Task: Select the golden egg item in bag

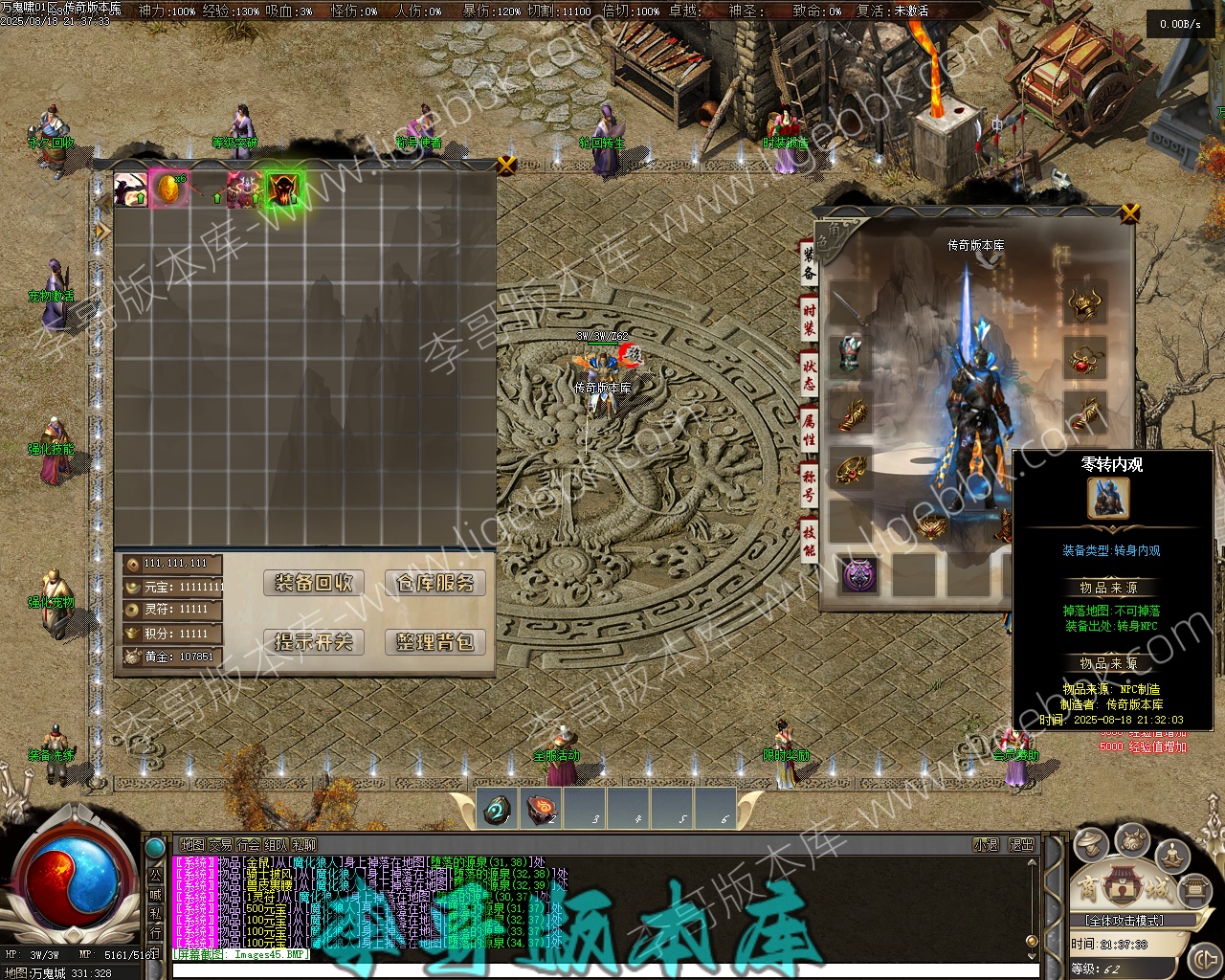Action: tap(167, 189)
